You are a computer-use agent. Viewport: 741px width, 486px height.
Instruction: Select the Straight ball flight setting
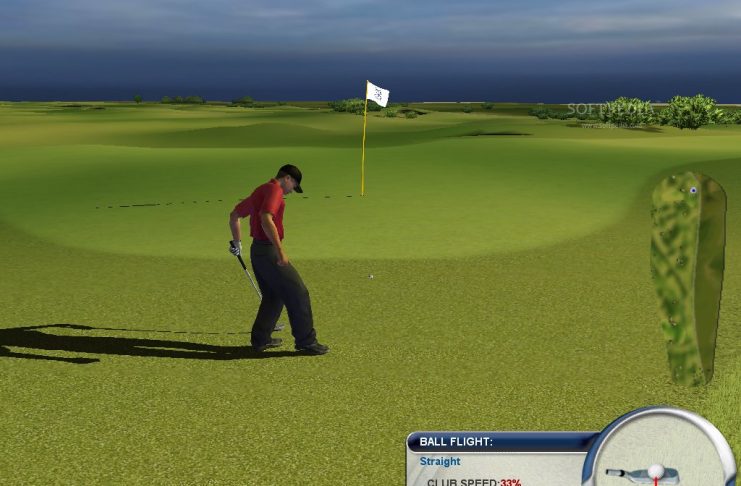[440, 462]
